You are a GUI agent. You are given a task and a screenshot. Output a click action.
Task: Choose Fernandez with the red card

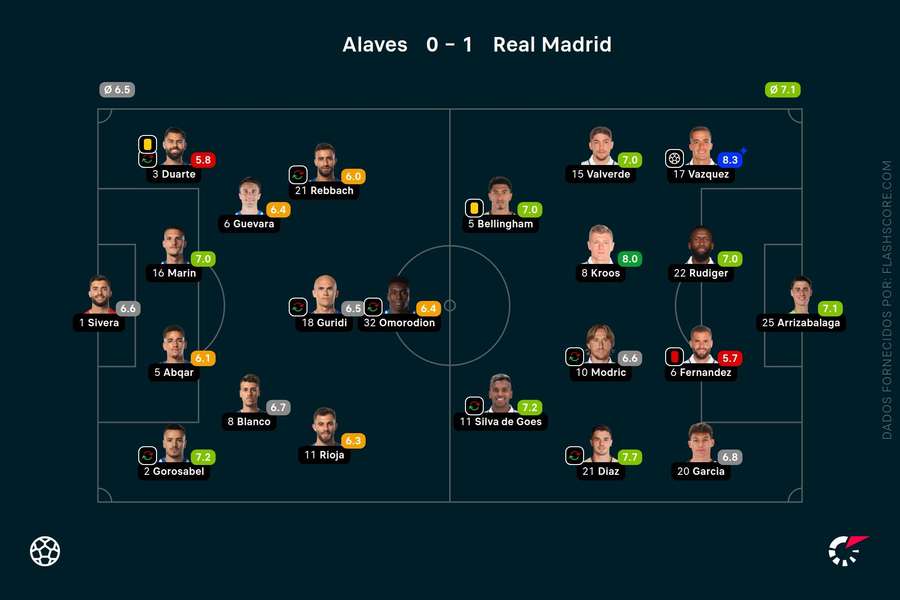pos(700,345)
